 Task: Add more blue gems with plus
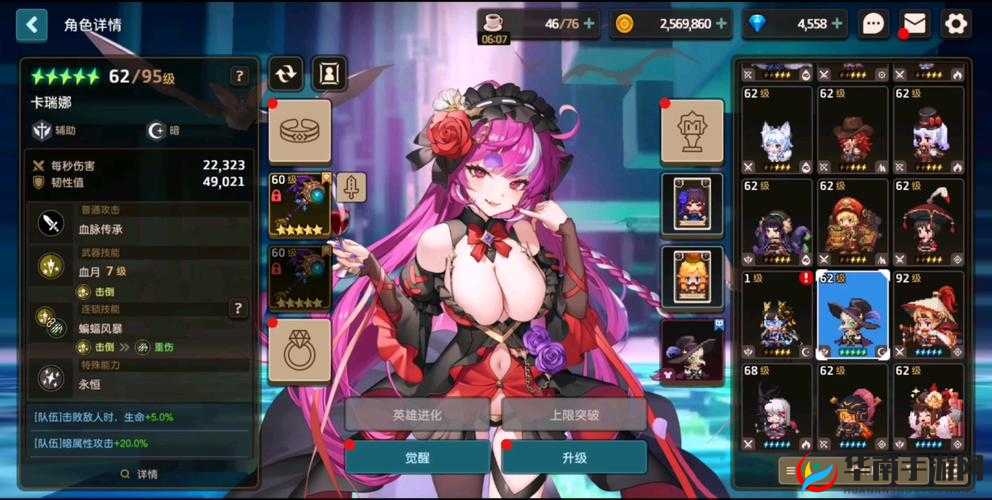click(x=837, y=24)
